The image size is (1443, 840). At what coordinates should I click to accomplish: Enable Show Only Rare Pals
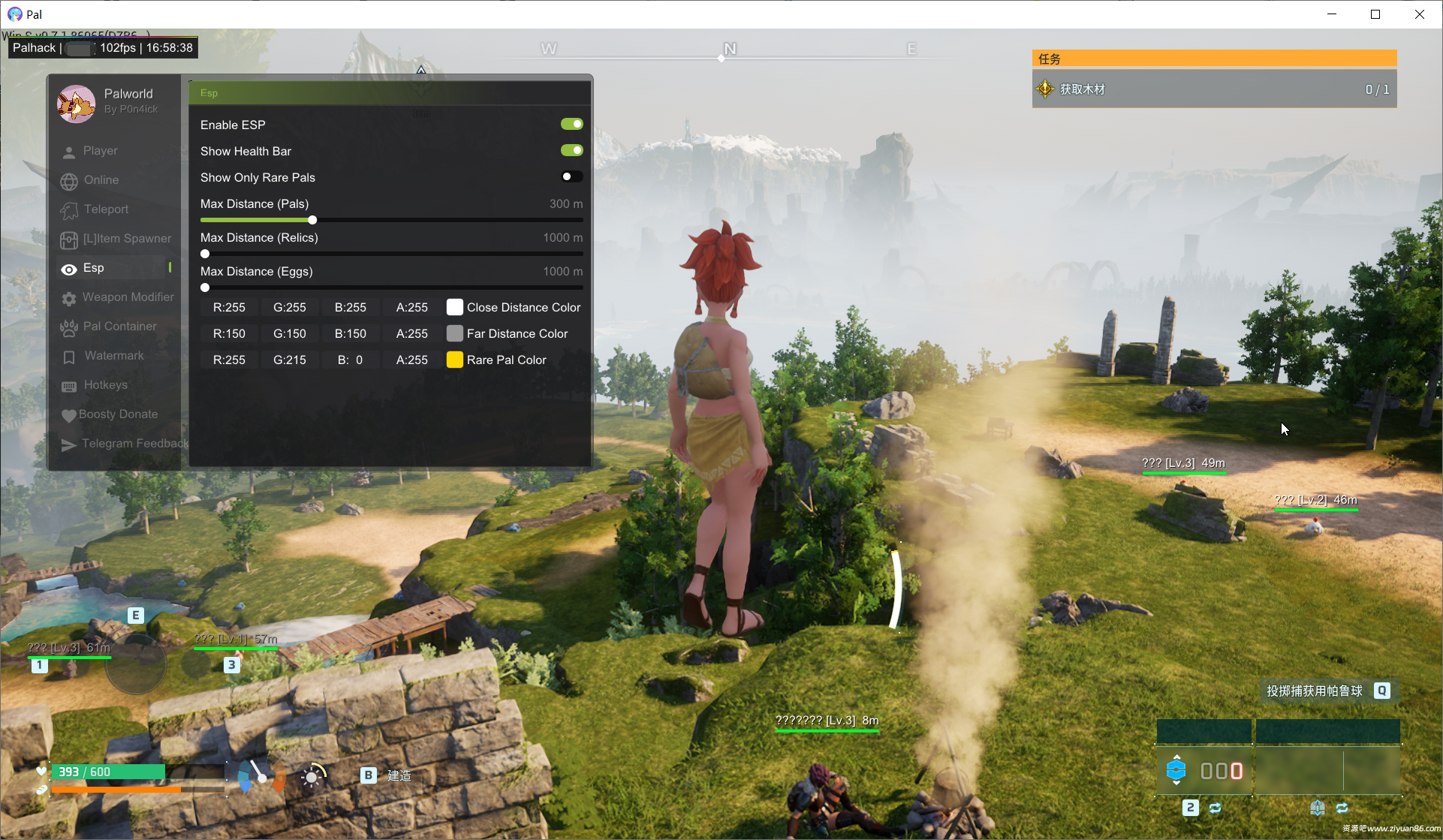coord(571,177)
